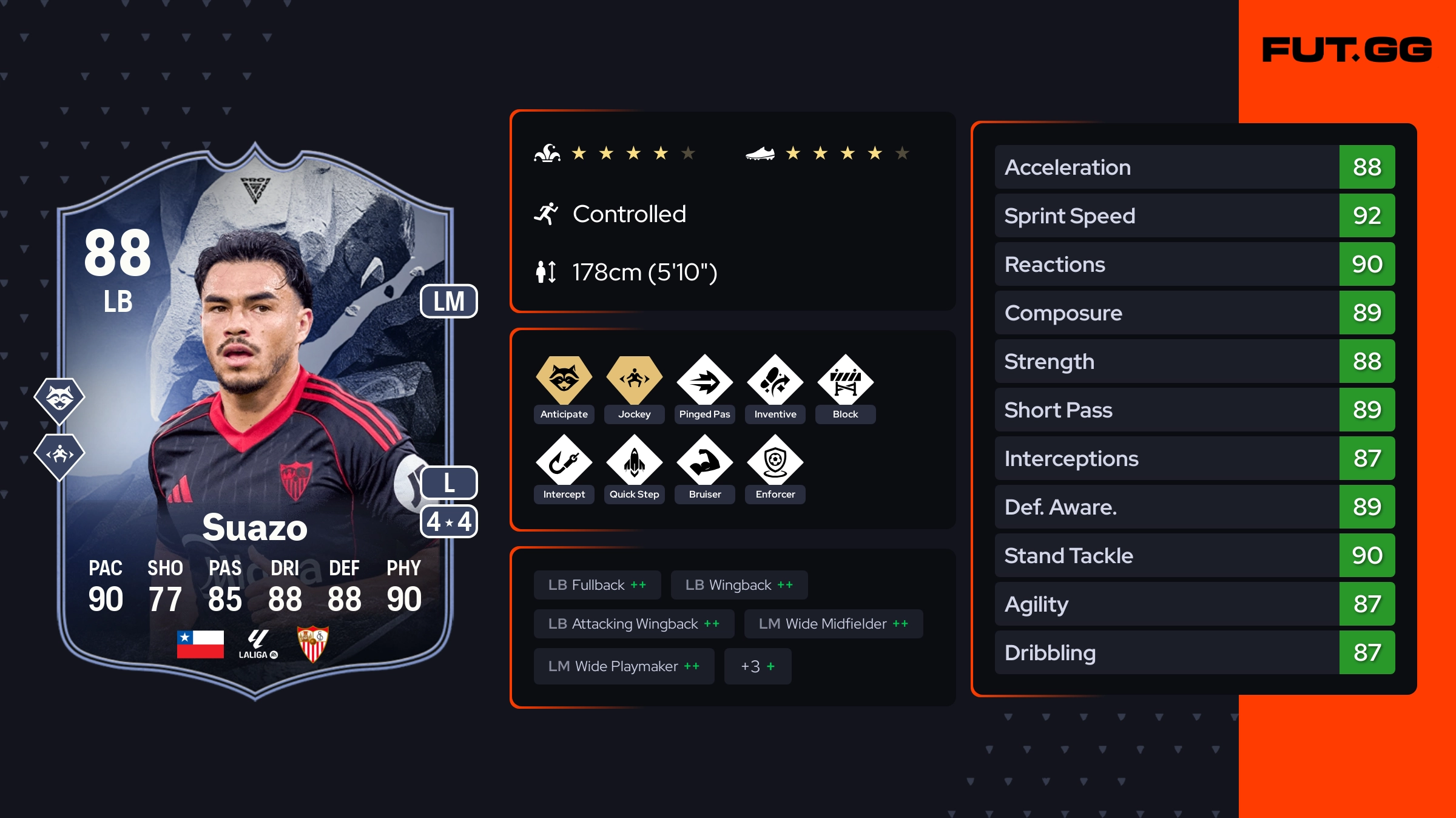1456x818 pixels.
Task: Select the LM Wide Midfielder role
Action: point(833,624)
